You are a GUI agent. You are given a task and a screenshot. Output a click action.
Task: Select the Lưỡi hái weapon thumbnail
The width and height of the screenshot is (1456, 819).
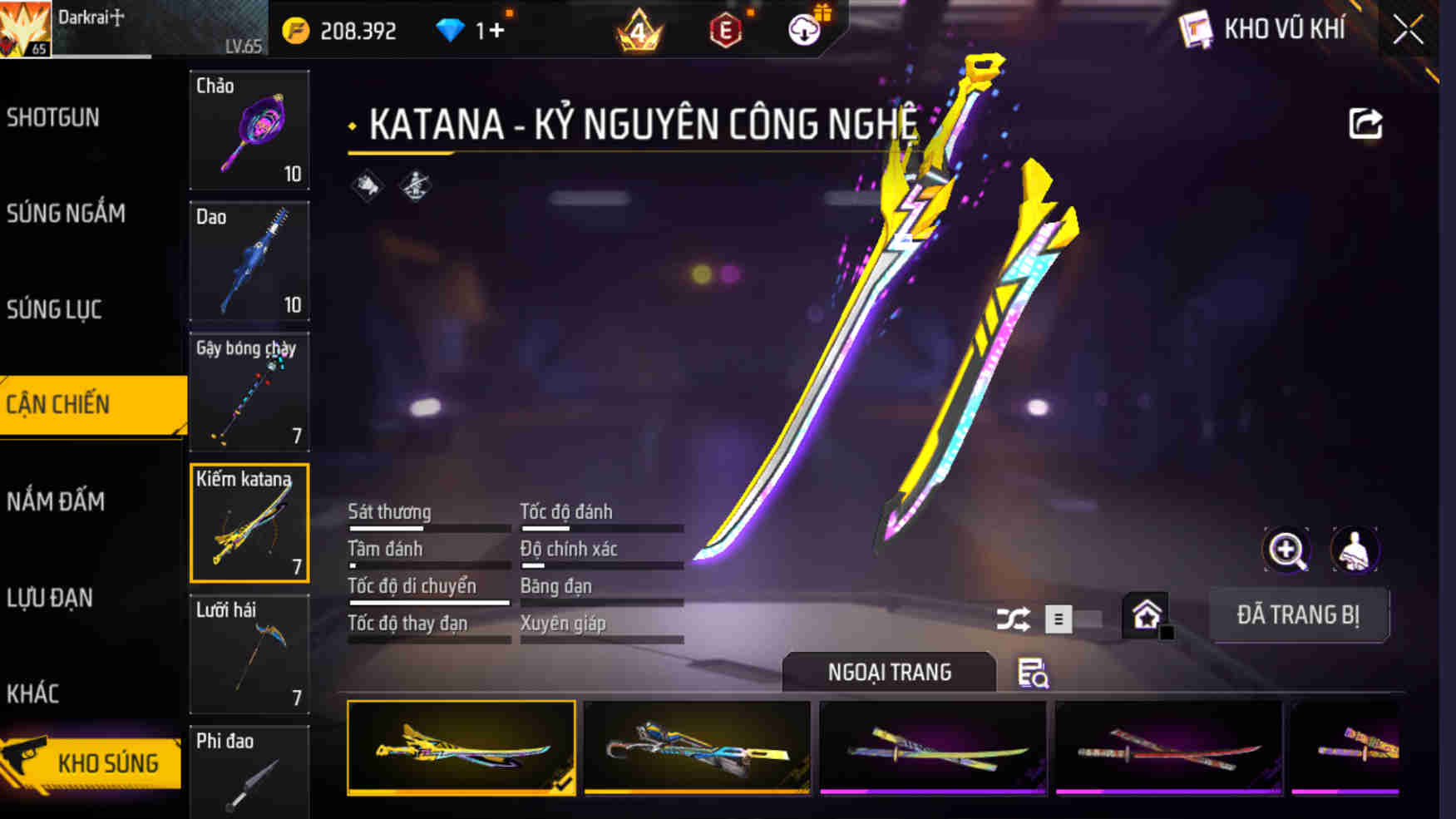[x=249, y=656]
